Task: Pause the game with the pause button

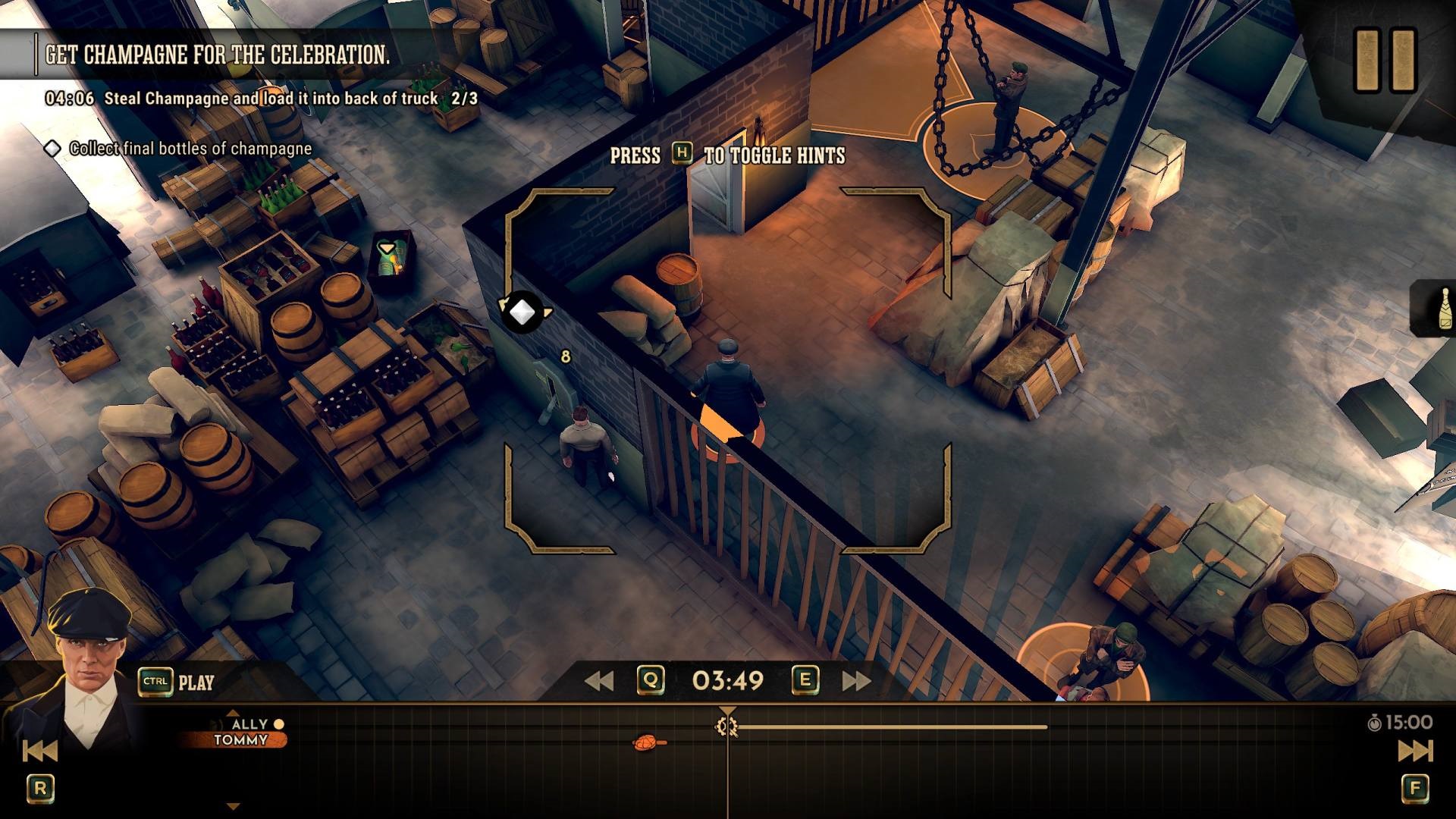Action: point(1385,61)
